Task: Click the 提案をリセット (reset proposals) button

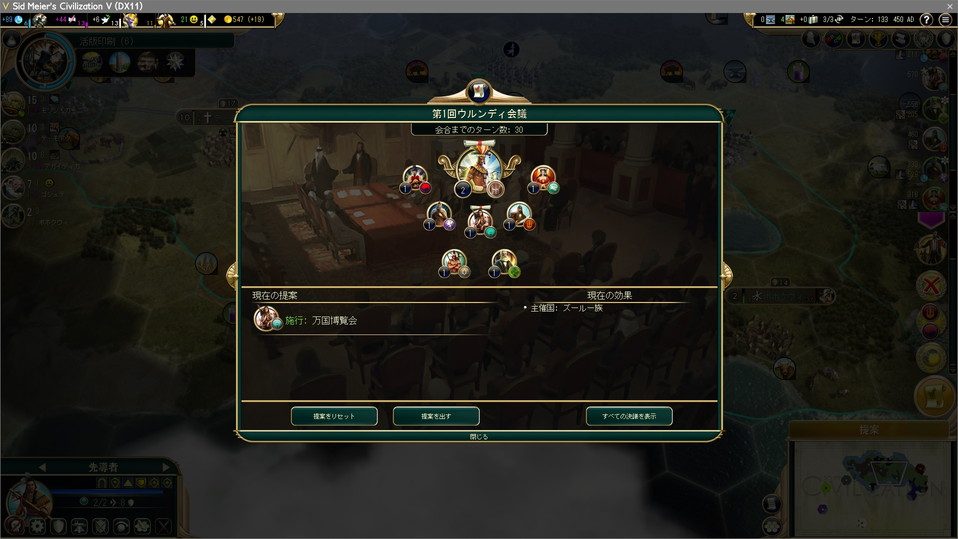Action: [335, 416]
